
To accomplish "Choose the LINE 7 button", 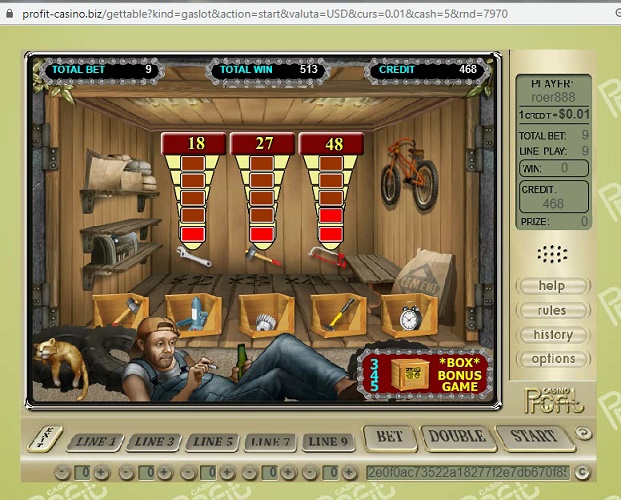I will tap(271, 441).
